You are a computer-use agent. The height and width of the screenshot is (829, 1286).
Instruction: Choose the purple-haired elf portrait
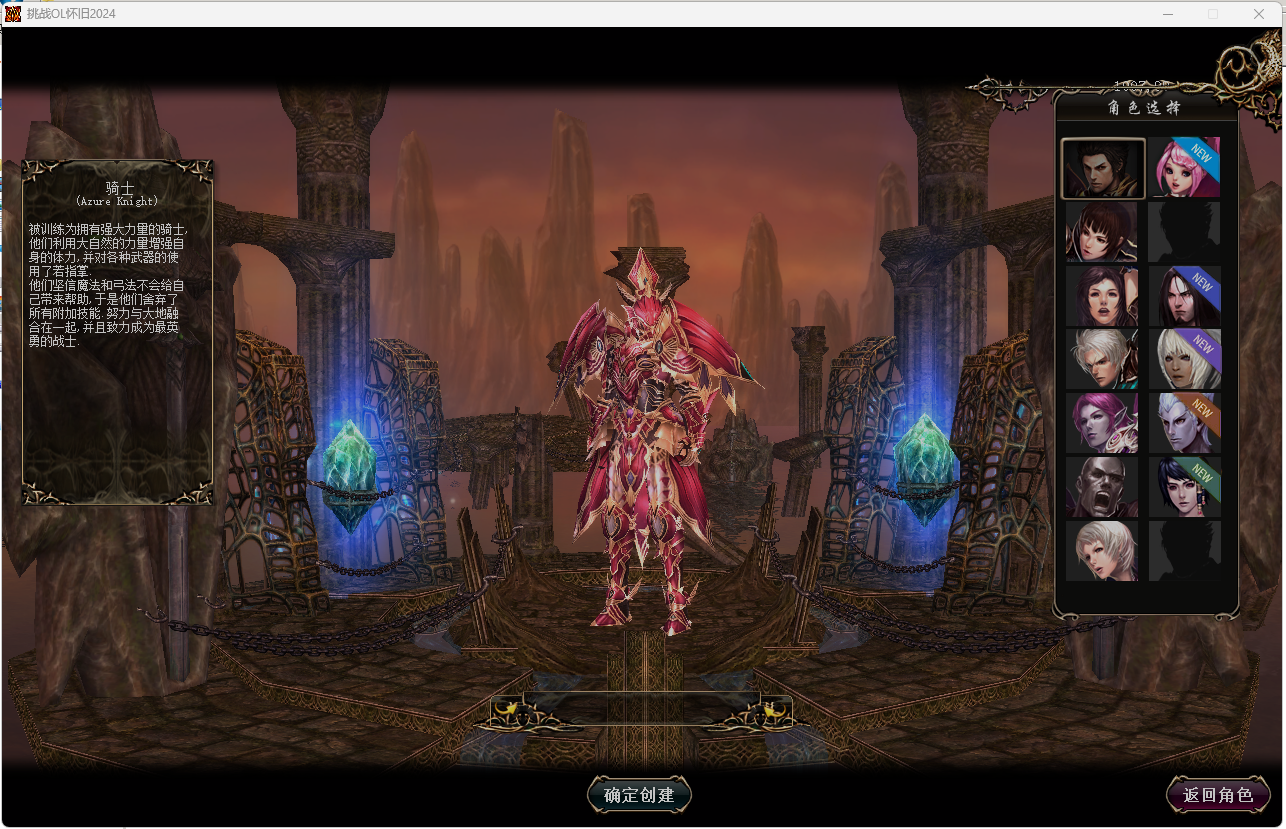coord(1102,423)
